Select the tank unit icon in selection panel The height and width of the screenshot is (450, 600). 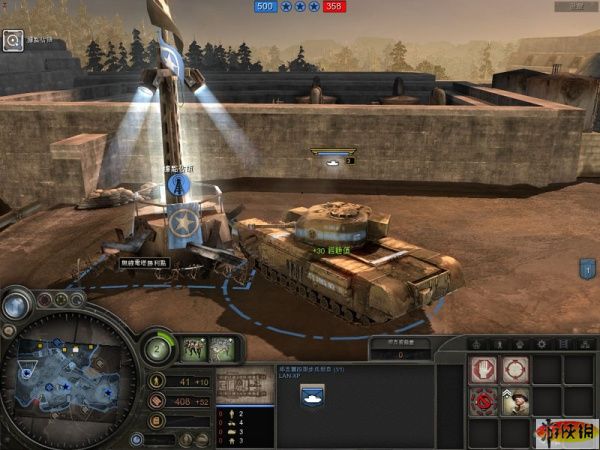pos(311,396)
